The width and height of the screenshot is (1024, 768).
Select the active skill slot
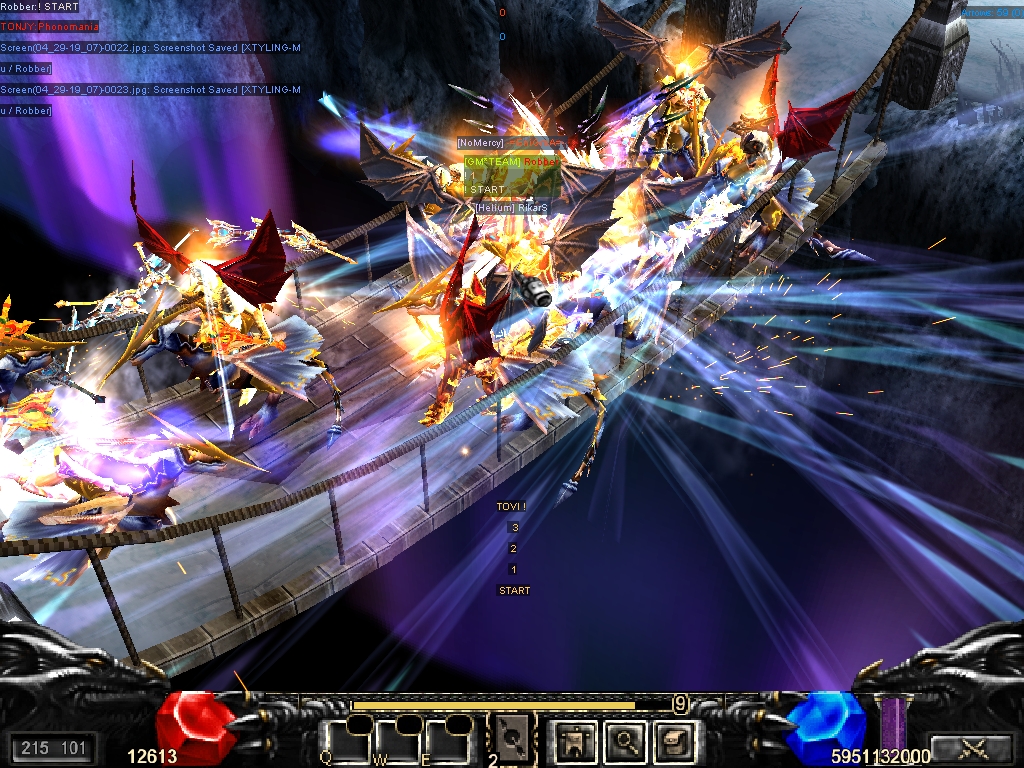coord(510,740)
